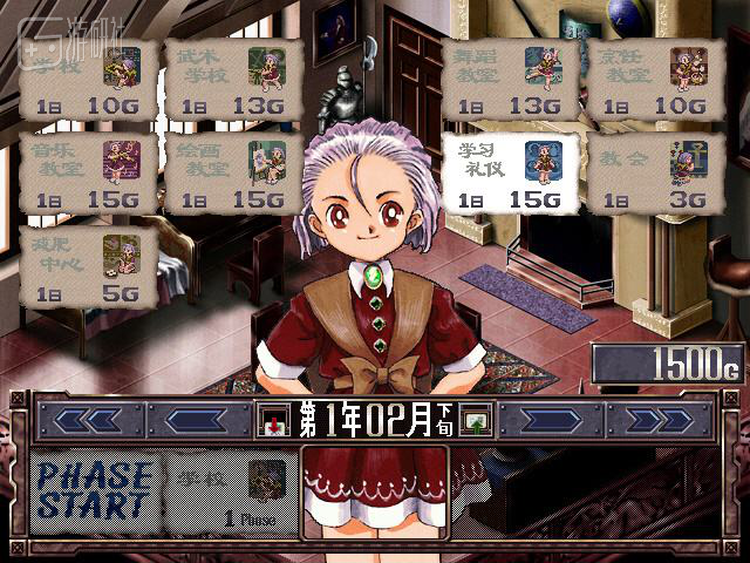Select the 舞蹈教室 dance class card
Screen dimensions: 750x563
[x=509, y=80]
